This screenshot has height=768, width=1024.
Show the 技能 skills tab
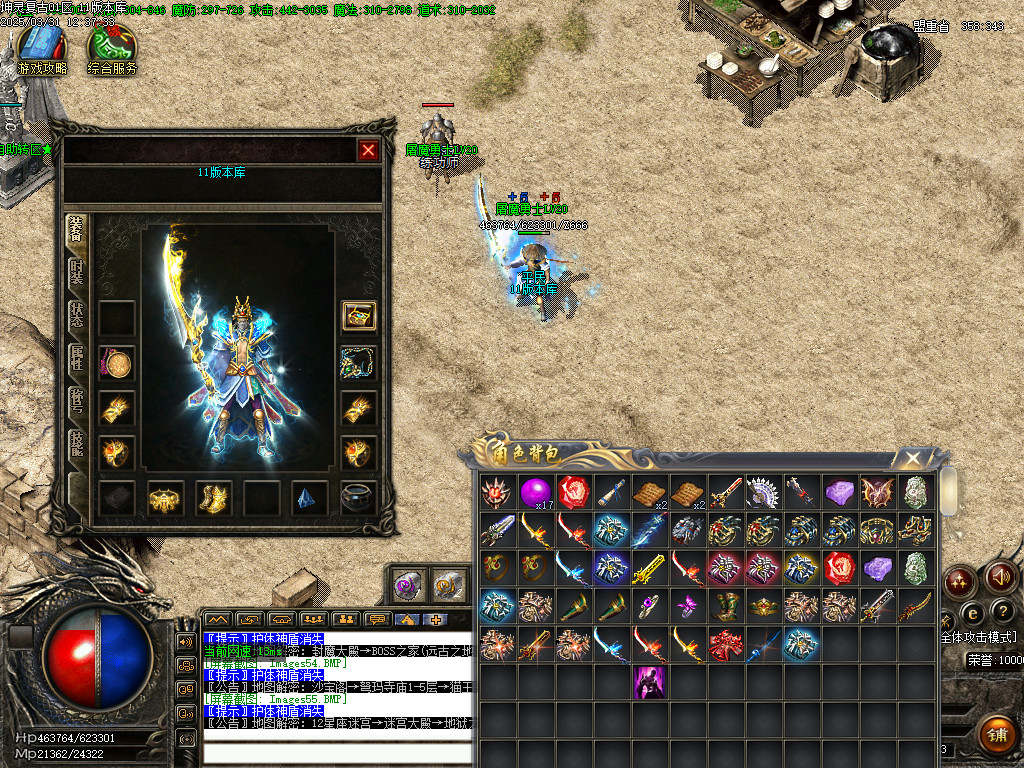point(78,444)
